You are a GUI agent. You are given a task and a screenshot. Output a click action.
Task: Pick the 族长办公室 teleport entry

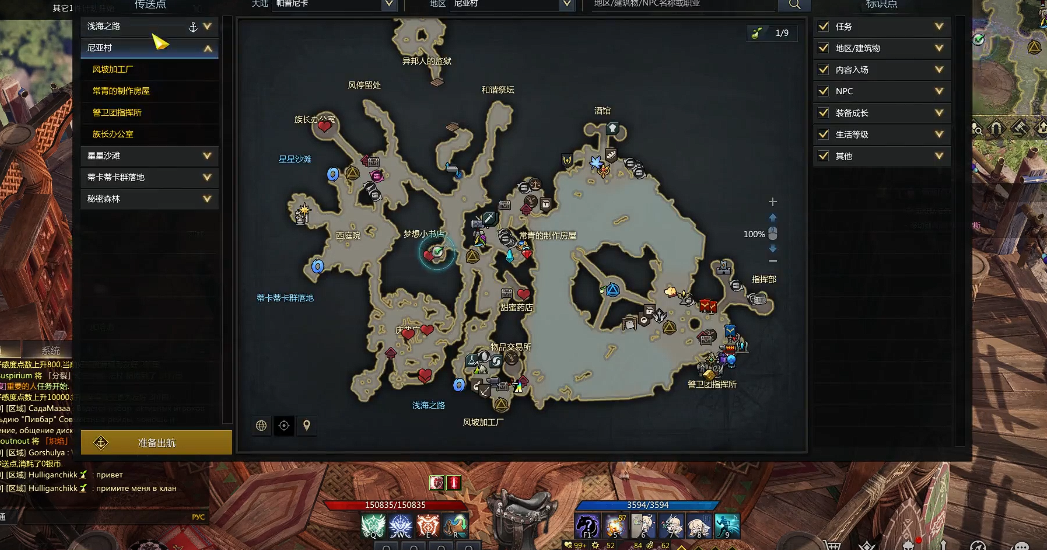113,133
